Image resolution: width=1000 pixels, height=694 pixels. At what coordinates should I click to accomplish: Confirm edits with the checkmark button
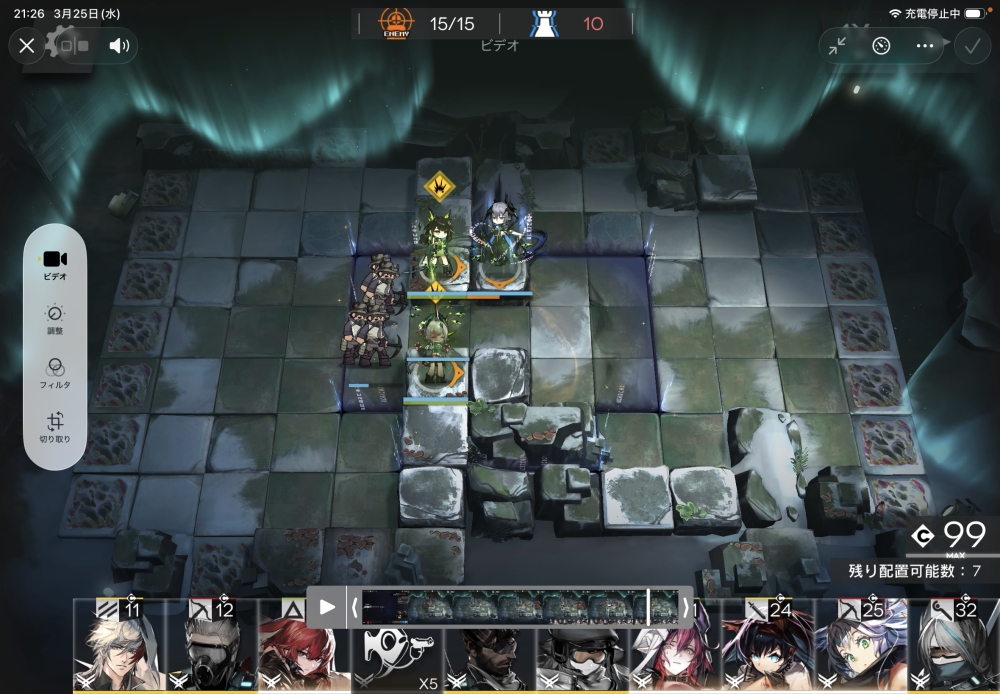(x=971, y=45)
